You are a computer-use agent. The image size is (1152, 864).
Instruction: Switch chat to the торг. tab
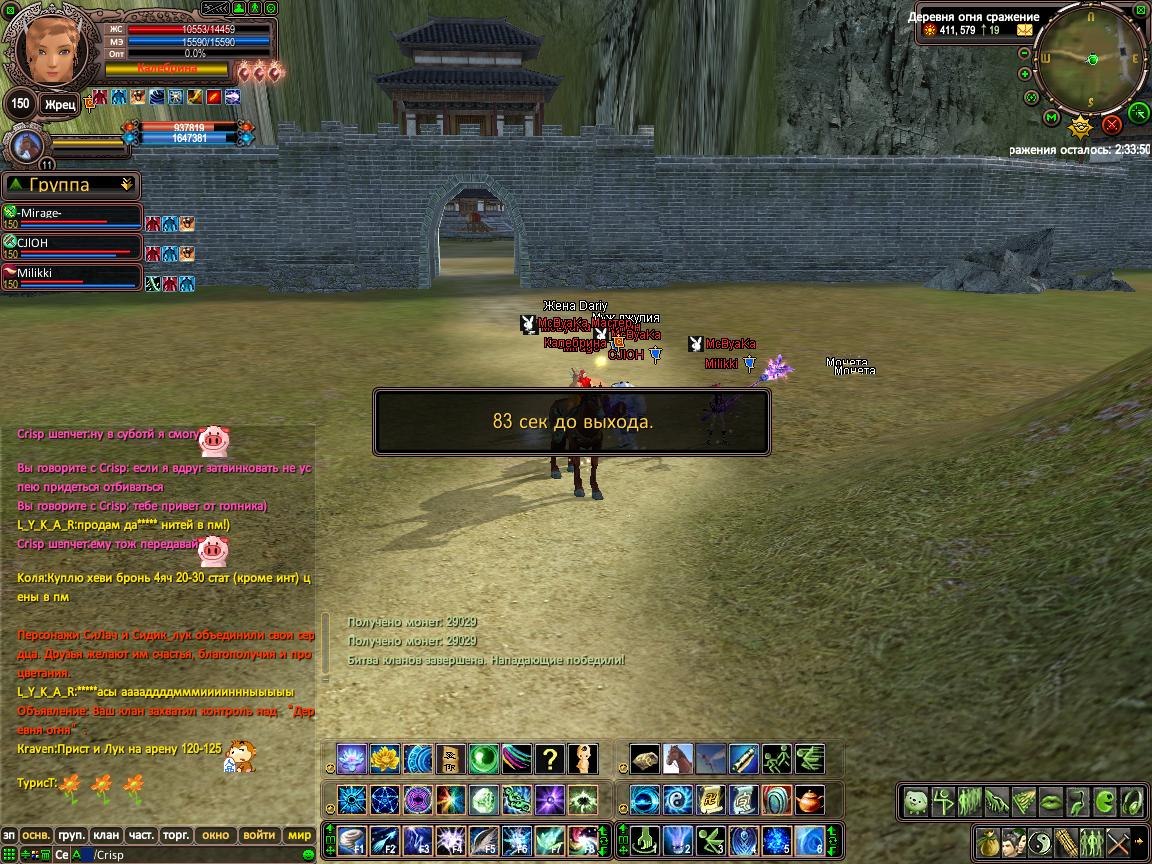tap(177, 835)
